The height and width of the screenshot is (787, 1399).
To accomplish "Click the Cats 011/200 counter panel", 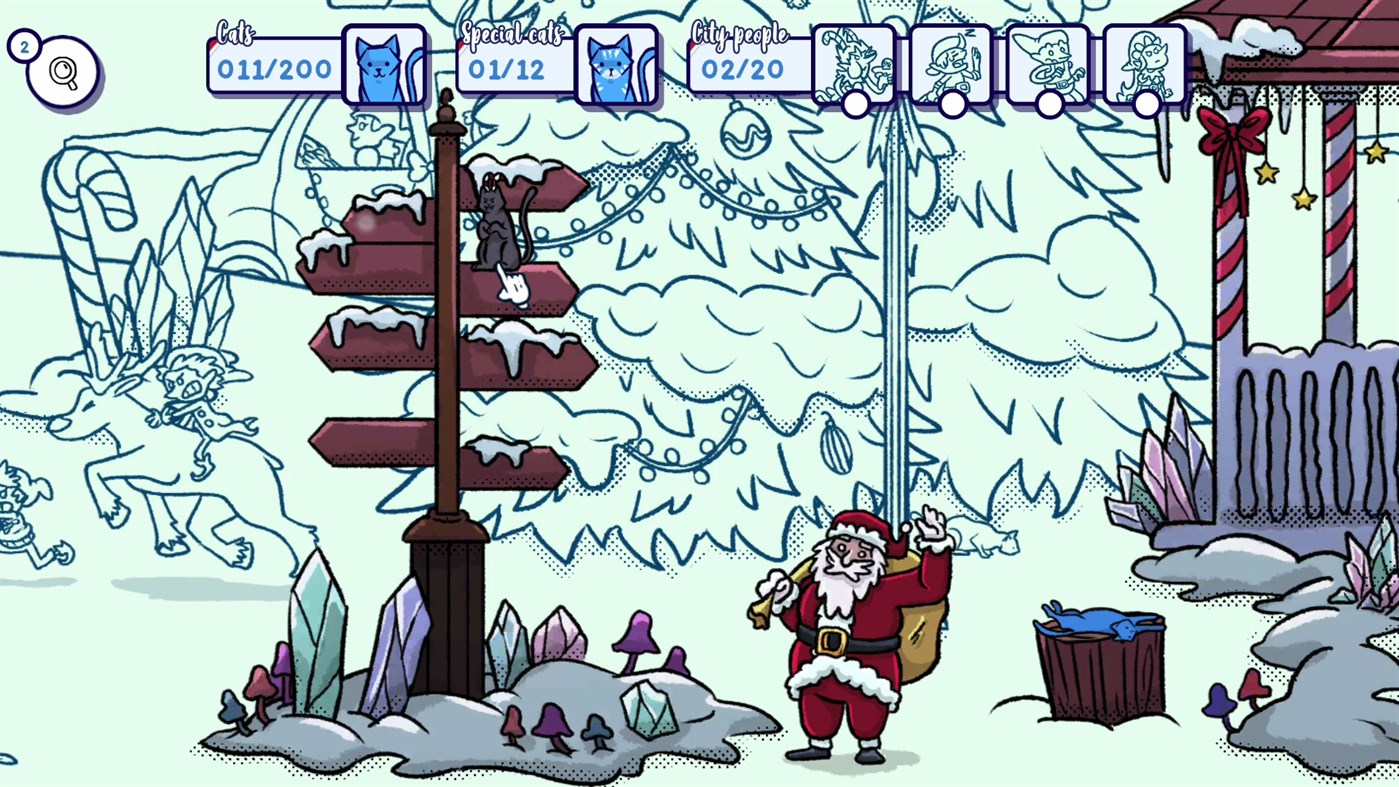I will click(274, 68).
